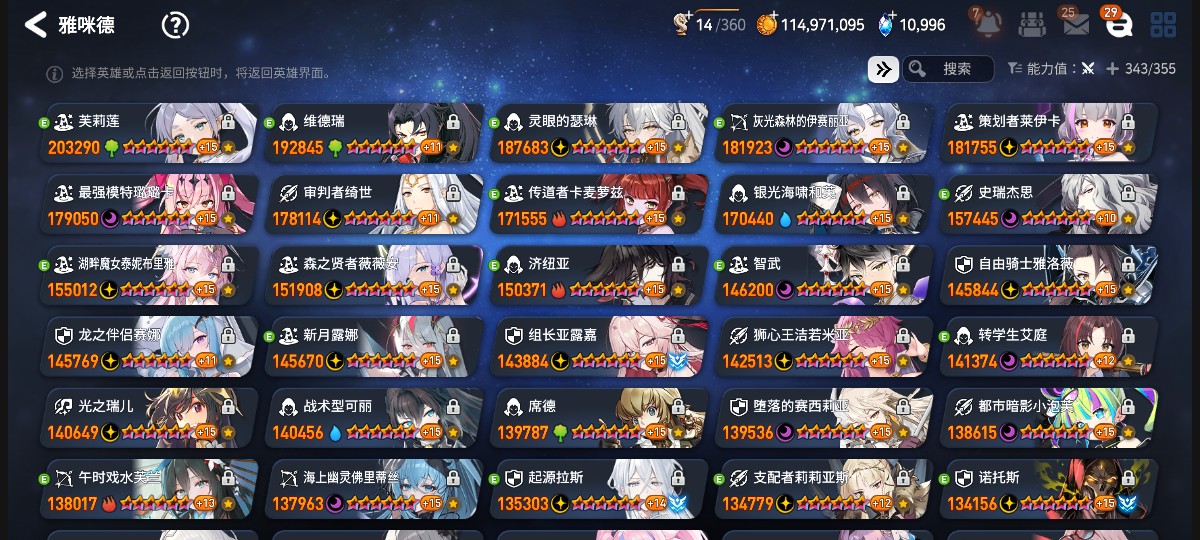Select hero 自由骑士雅洛薇

(x=1050, y=276)
